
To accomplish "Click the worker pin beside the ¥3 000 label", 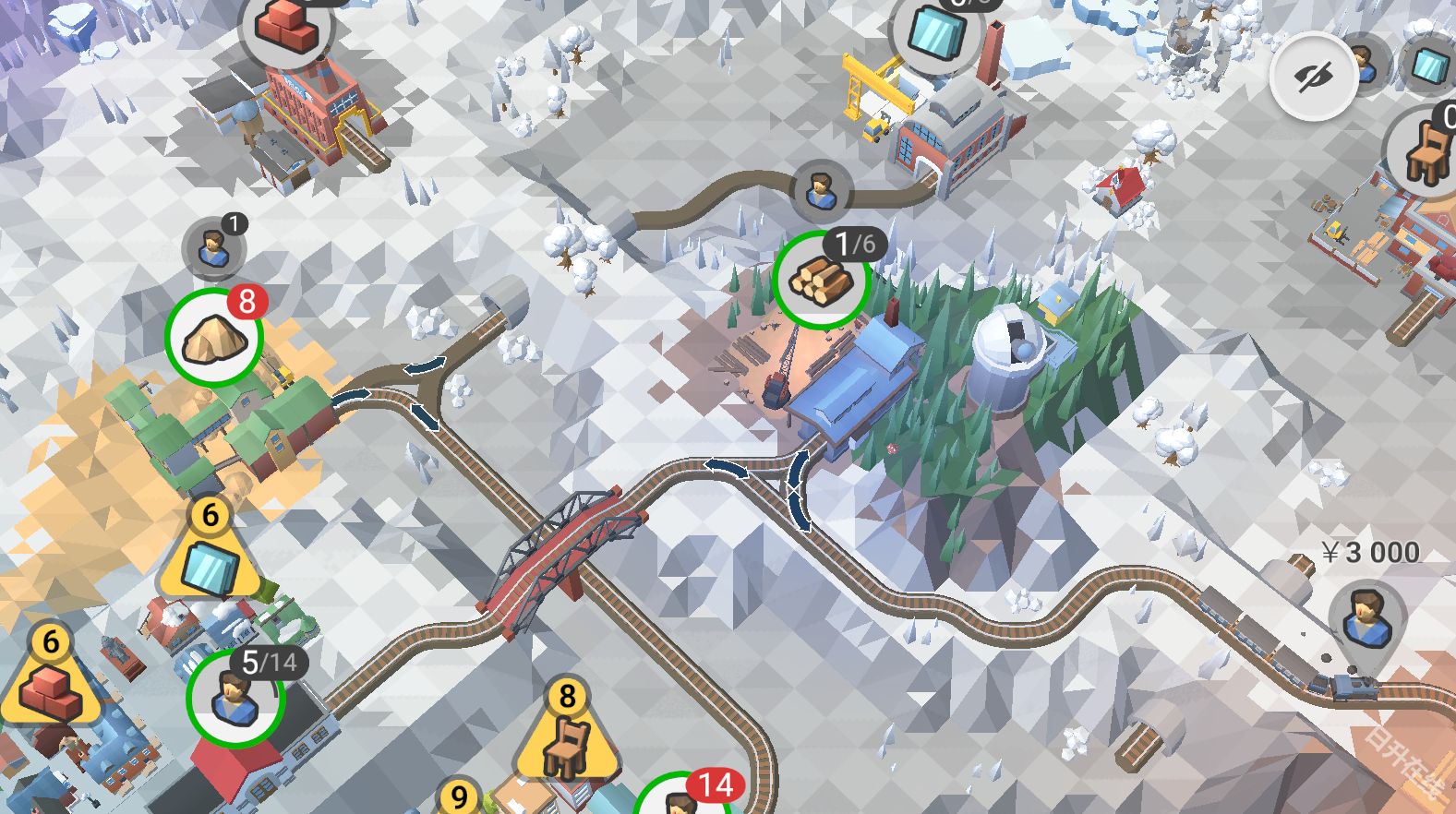I will (1366, 616).
